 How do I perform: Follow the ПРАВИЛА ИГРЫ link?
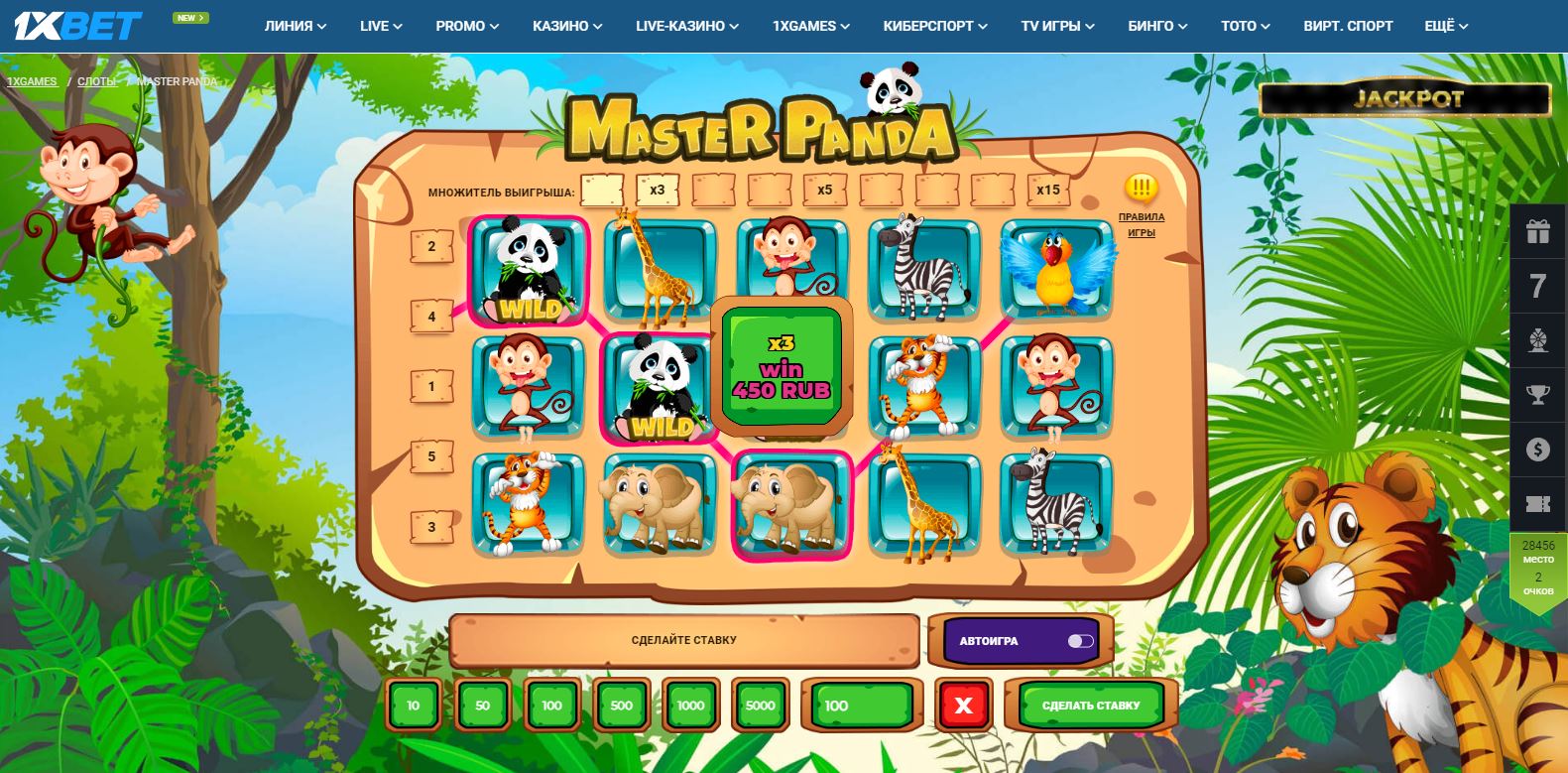pos(1142,224)
